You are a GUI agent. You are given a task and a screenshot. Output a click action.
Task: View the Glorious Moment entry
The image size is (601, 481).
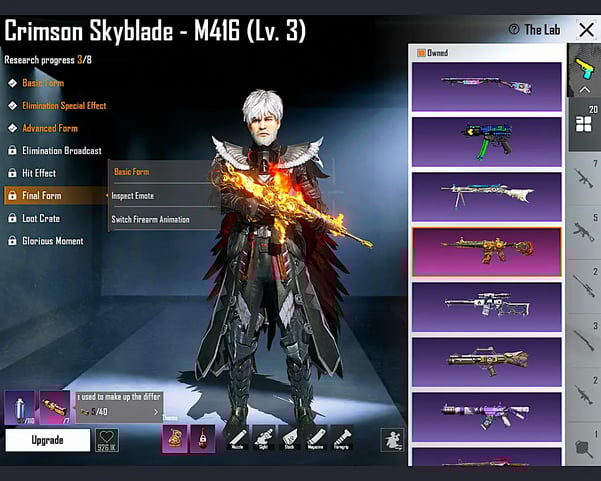tap(53, 241)
